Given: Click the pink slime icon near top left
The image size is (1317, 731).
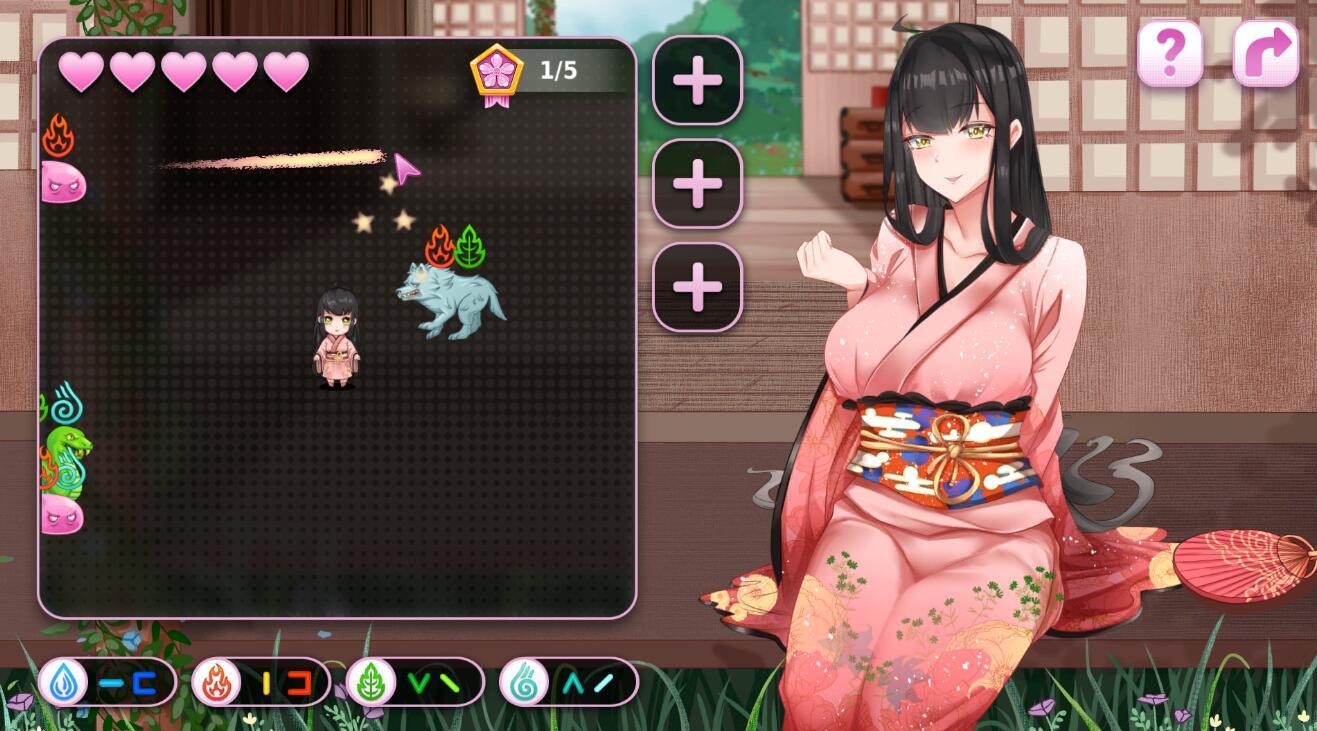Looking at the screenshot, I should [x=62, y=182].
